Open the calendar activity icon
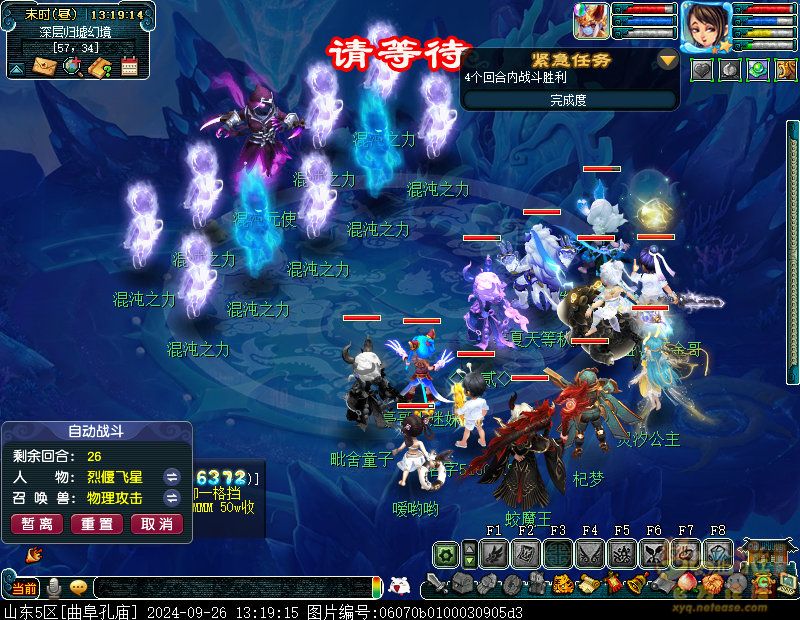The height and width of the screenshot is (620, 800). point(128,67)
